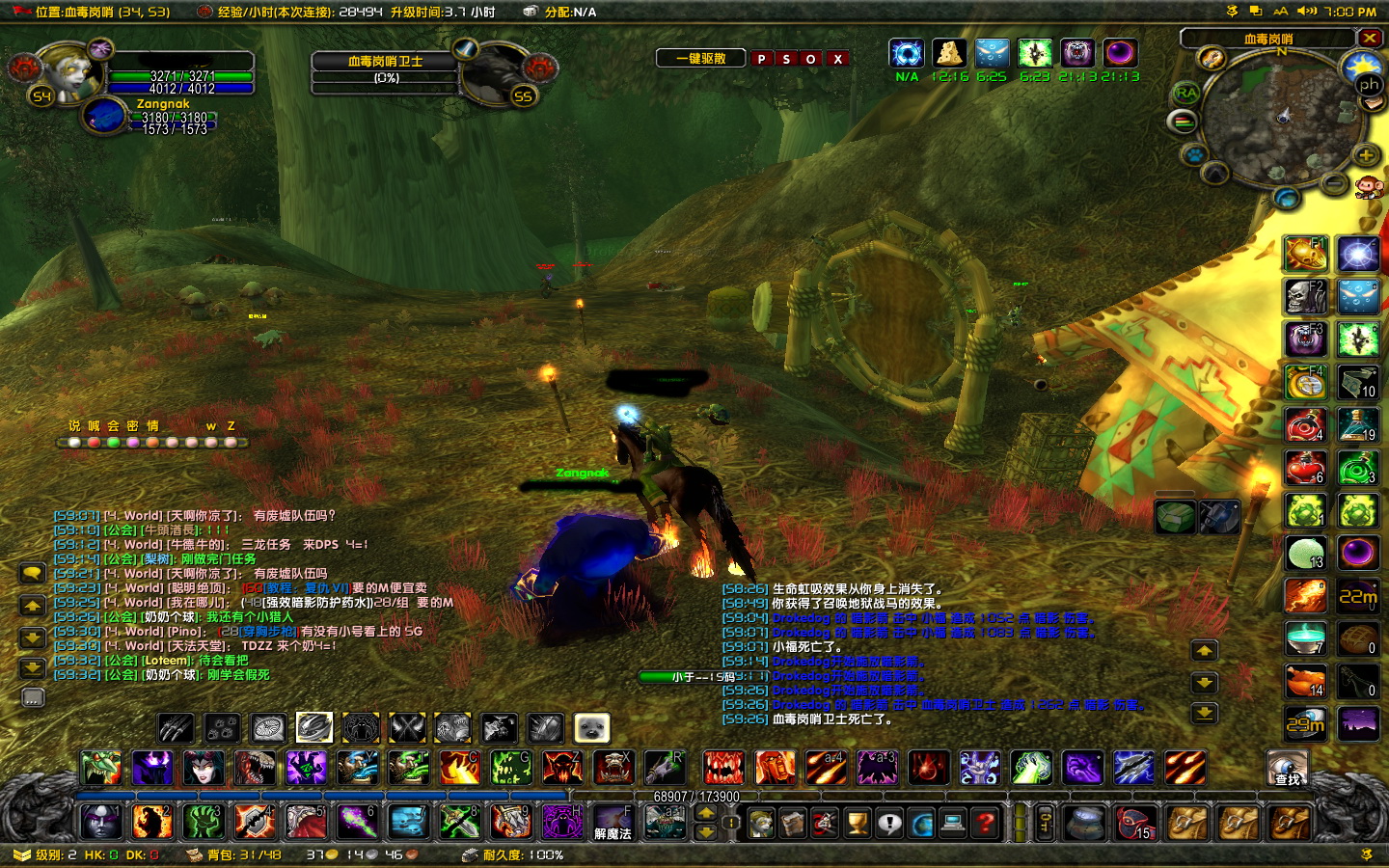Toggle the blue paw tracking minimap button
Image resolution: width=1389 pixels, height=868 pixels.
[1193, 153]
